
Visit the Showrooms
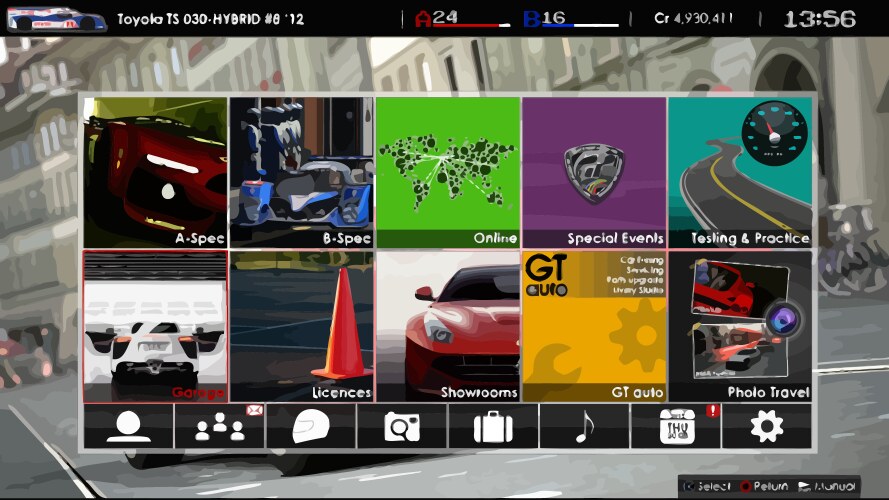(448, 326)
